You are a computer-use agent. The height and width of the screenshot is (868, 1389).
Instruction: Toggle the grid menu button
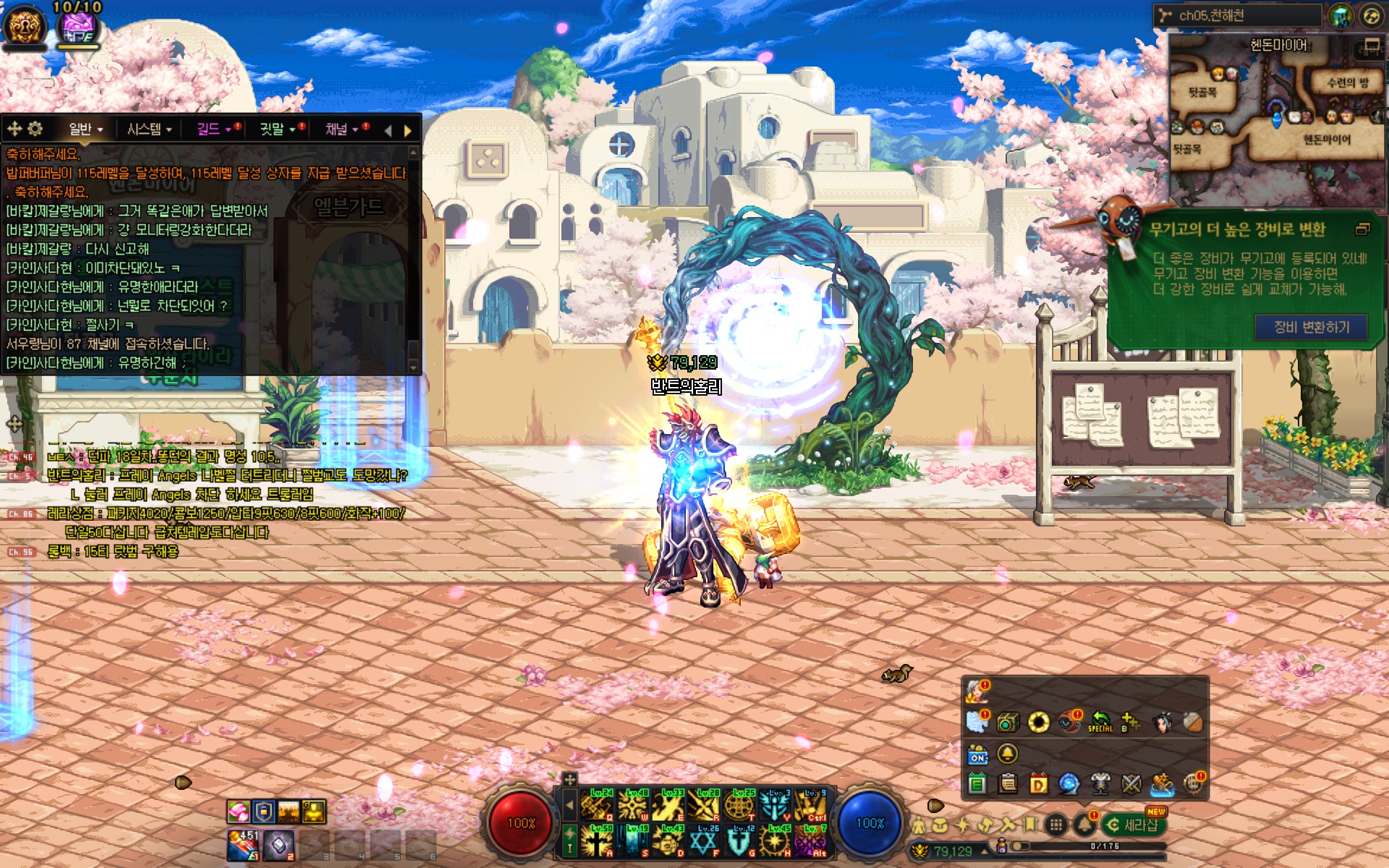(1056, 825)
